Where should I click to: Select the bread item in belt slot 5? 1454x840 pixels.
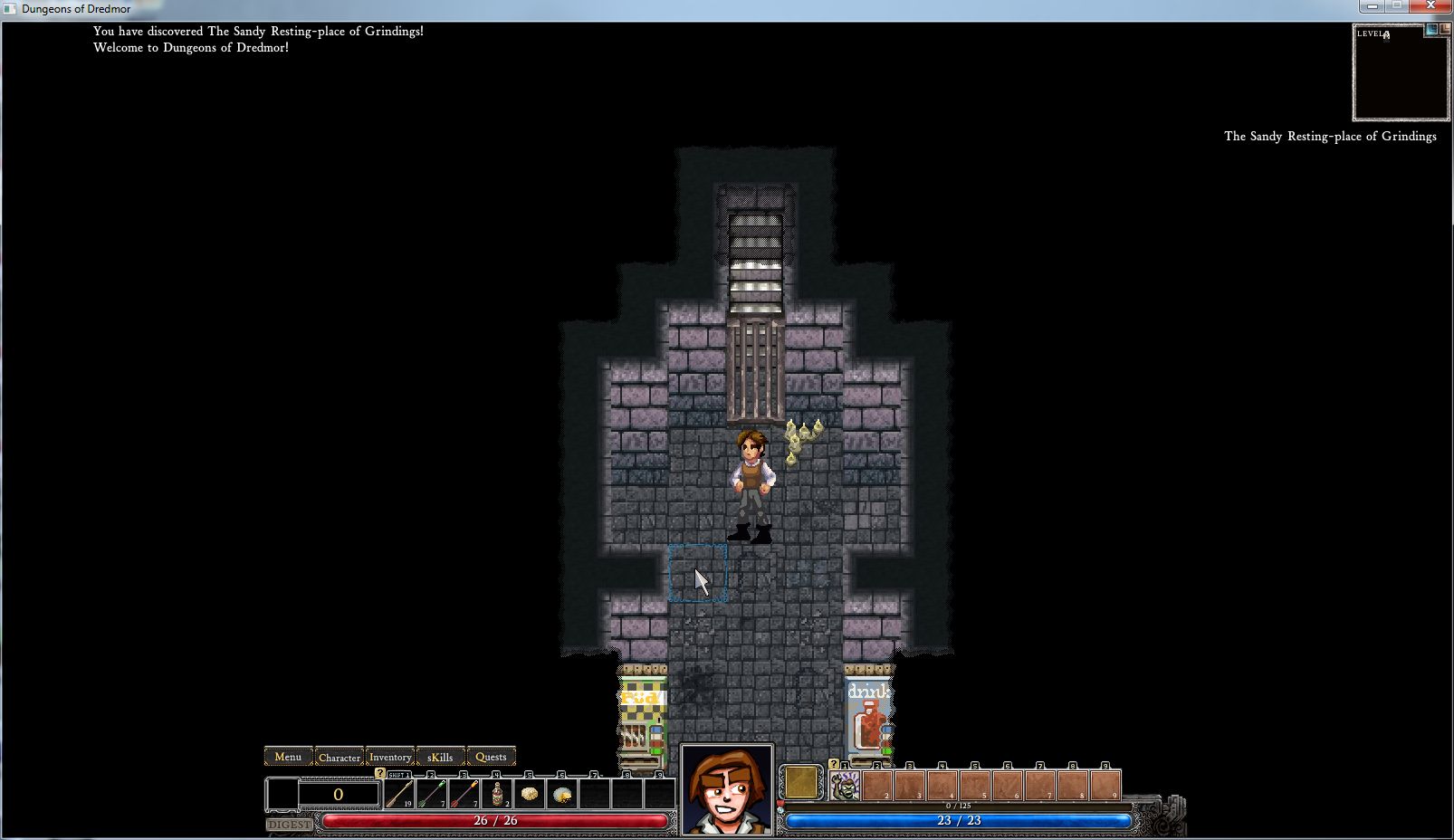(x=530, y=794)
